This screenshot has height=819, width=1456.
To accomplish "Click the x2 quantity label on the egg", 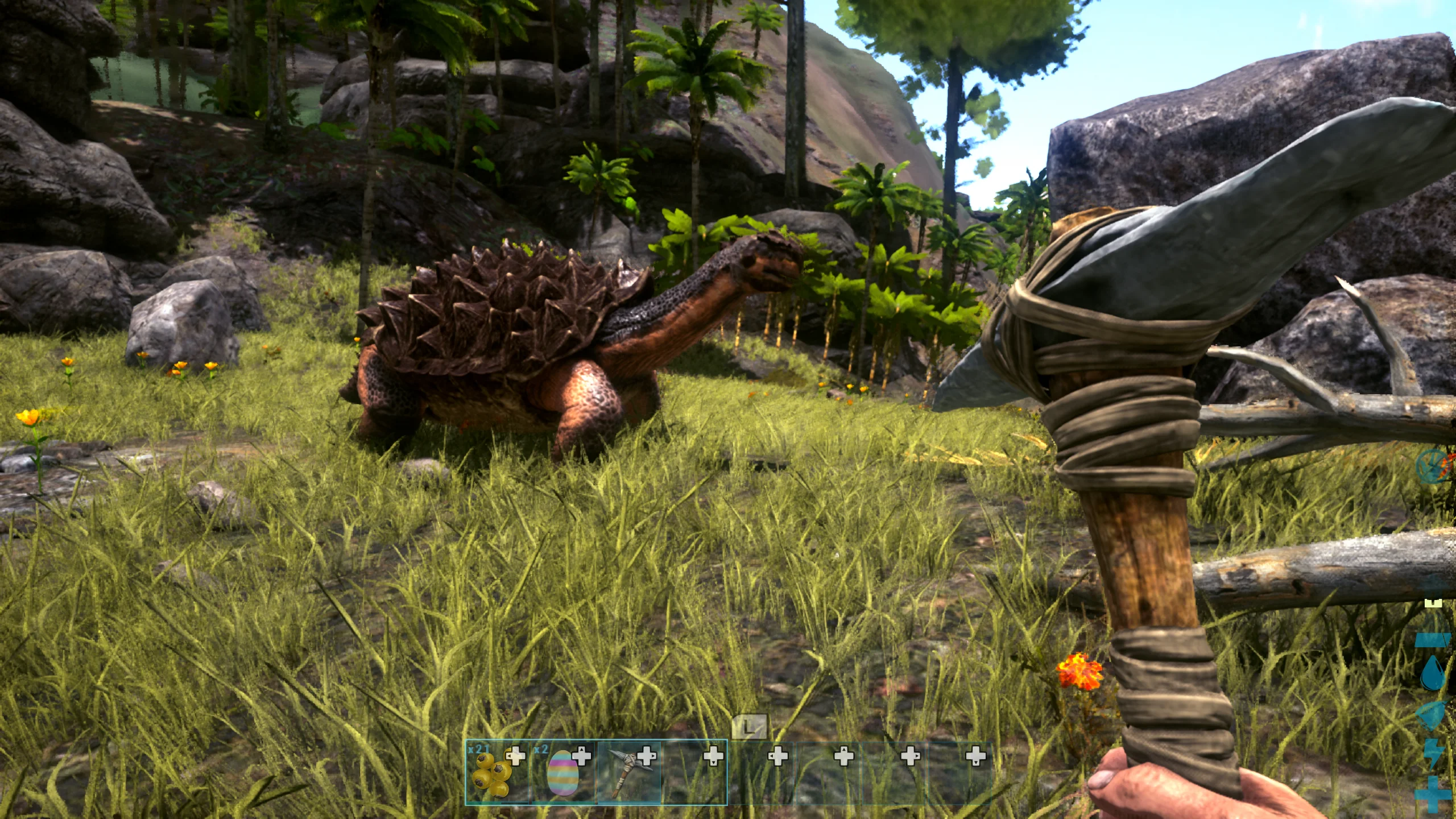I will coord(540,750).
